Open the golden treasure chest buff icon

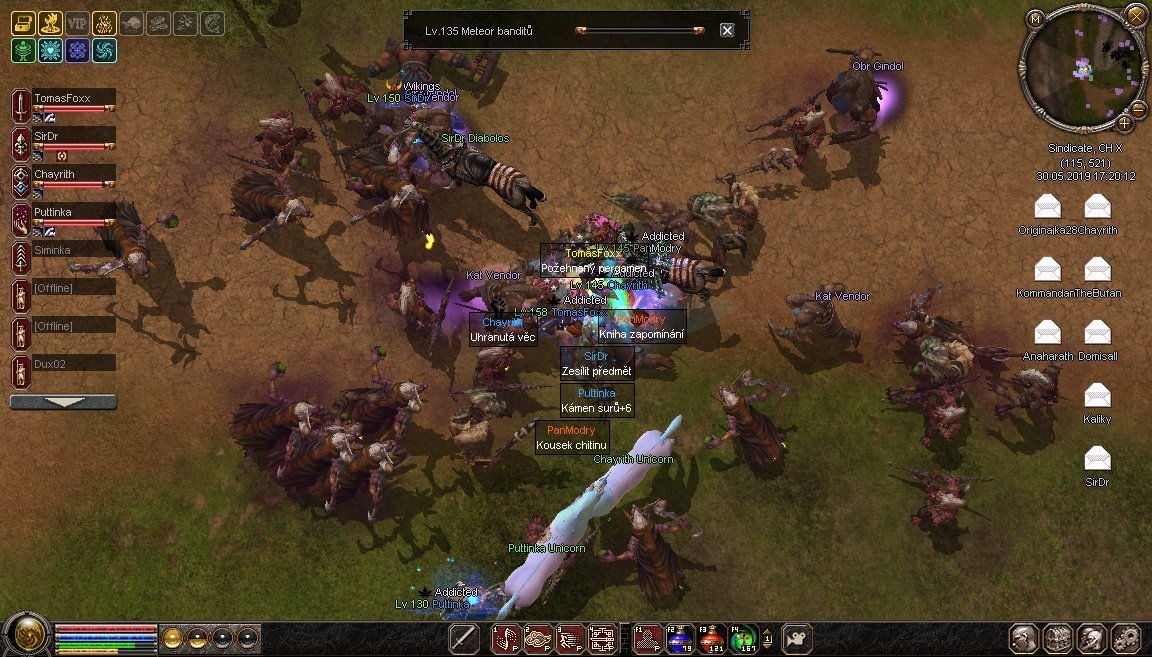[x=23, y=23]
